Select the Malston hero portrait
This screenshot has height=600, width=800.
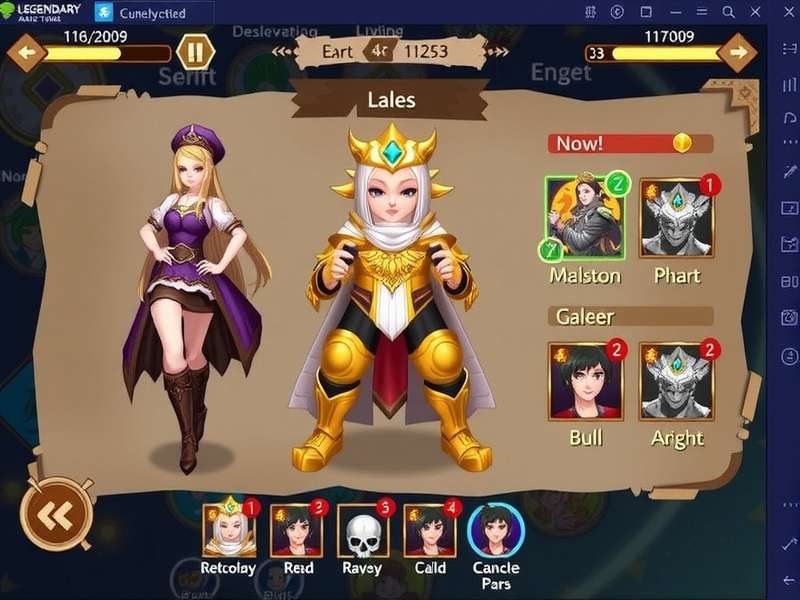[x=584, y=218]
